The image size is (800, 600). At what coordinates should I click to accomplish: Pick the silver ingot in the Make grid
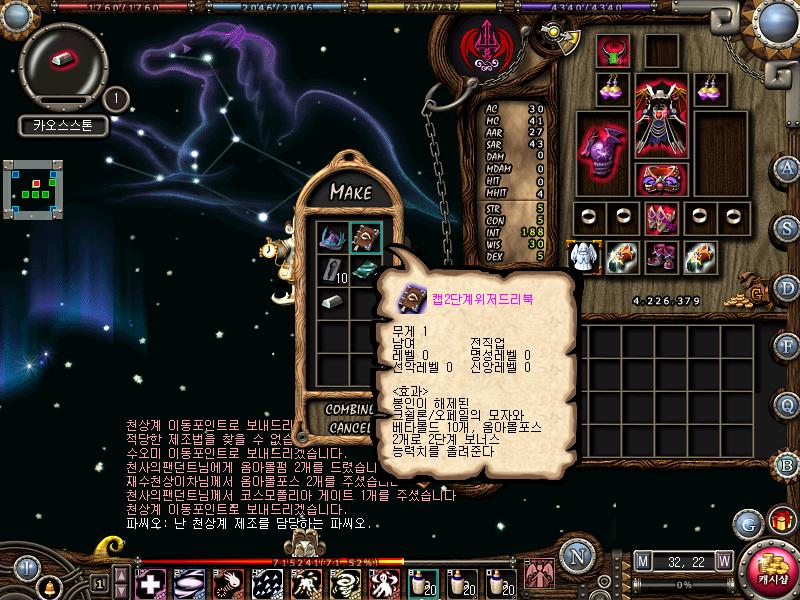(x=333, y=300)
